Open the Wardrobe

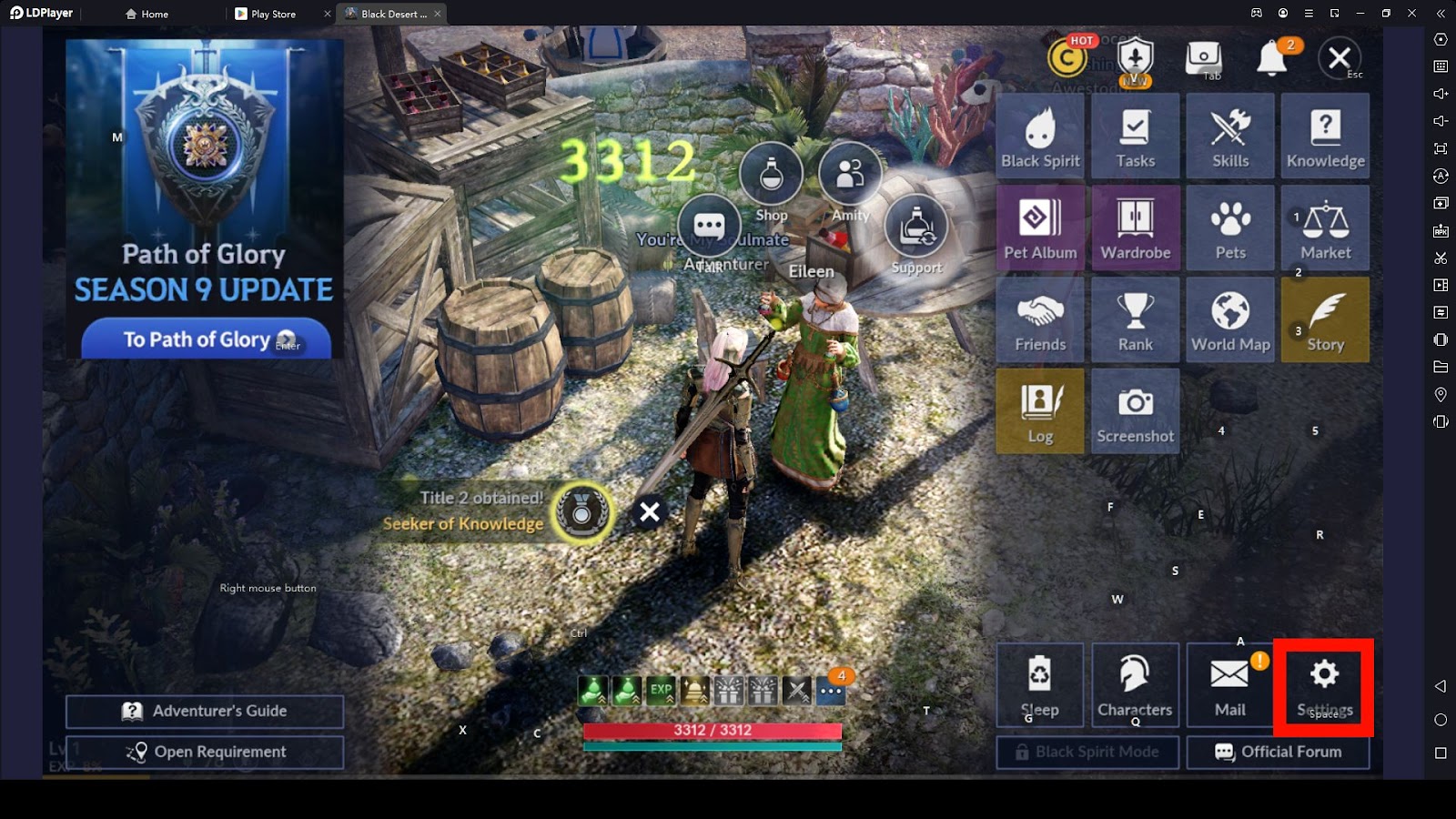1135,228
